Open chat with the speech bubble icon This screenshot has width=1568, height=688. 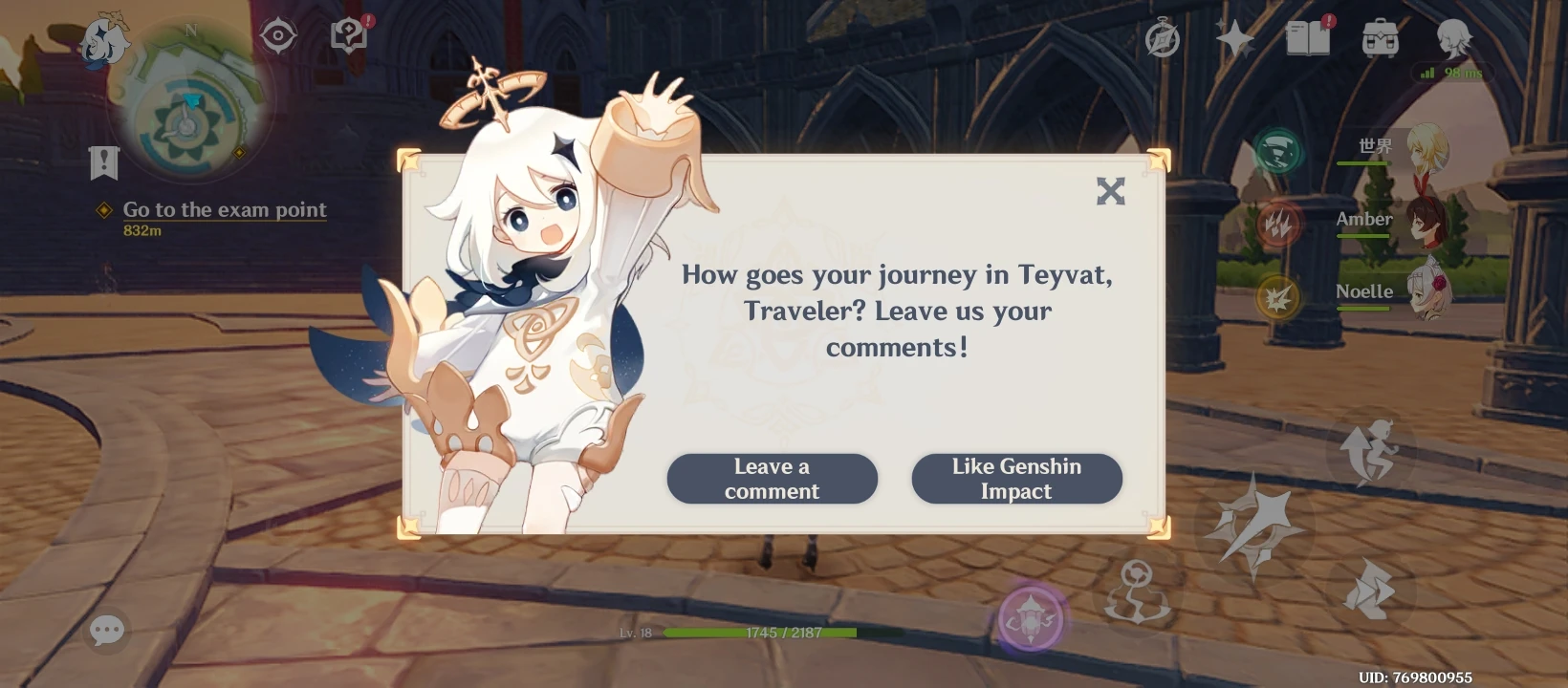tap(107, 629)
